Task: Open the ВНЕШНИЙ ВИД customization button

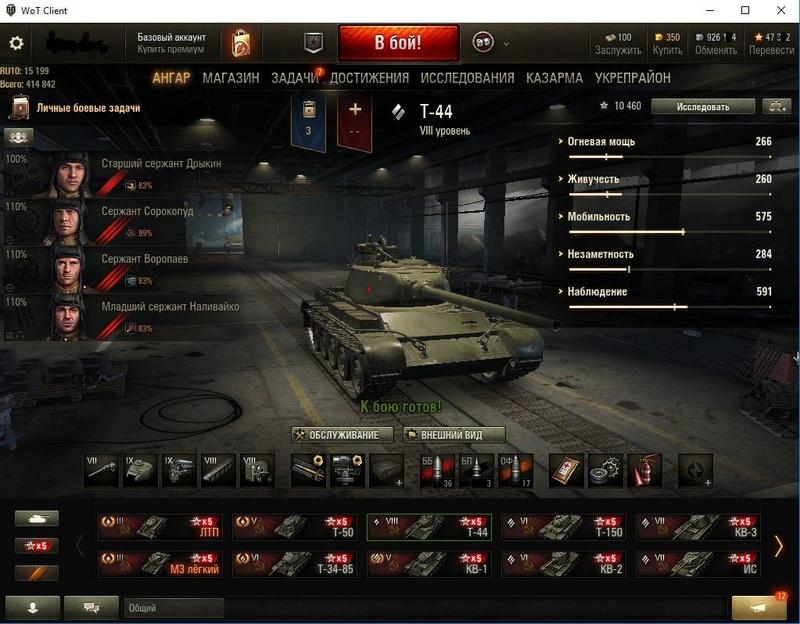Action: (x=454, y=435)
